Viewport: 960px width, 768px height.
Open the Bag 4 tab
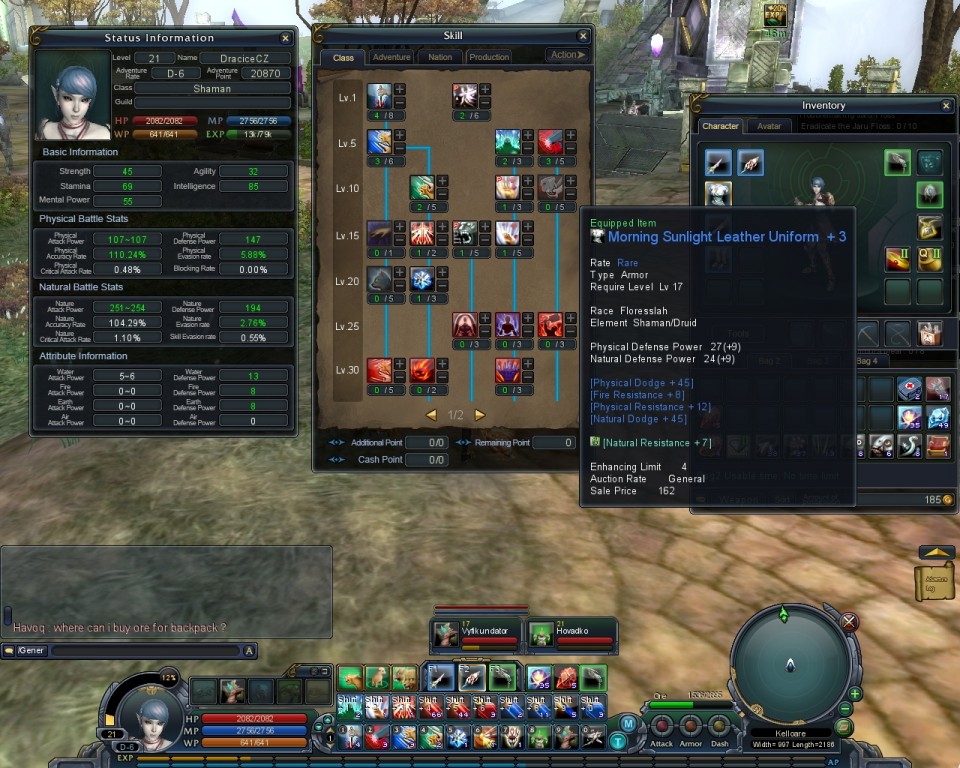(866, 360)
